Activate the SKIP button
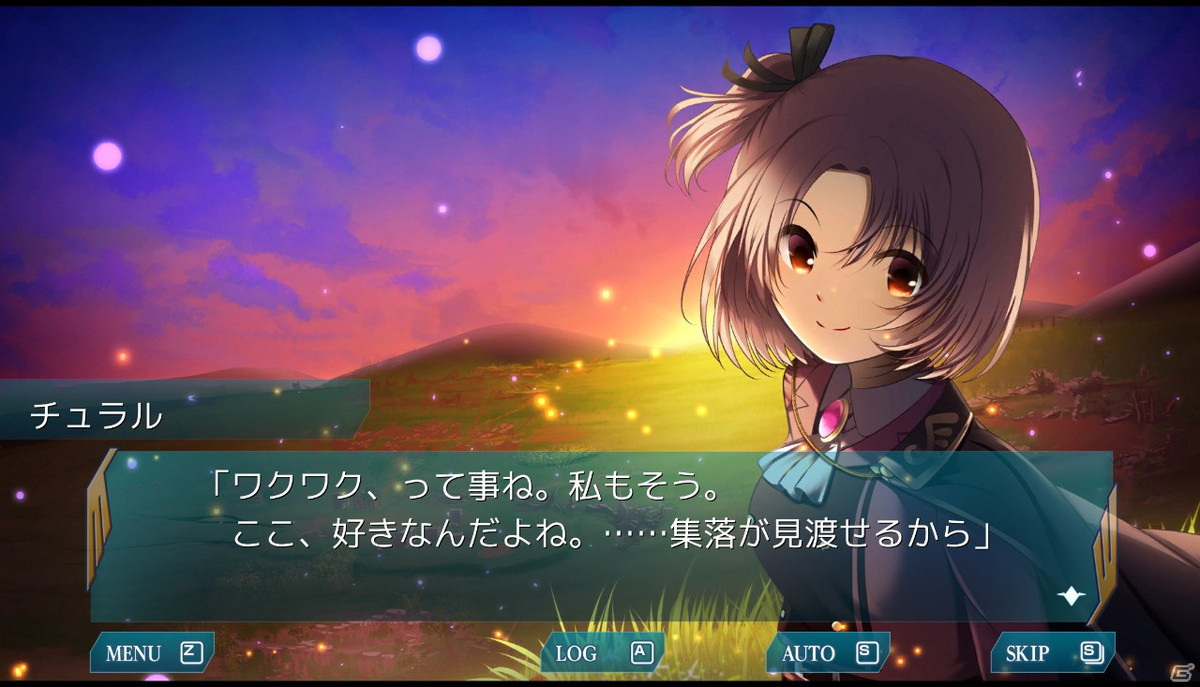 [1052, 654]
